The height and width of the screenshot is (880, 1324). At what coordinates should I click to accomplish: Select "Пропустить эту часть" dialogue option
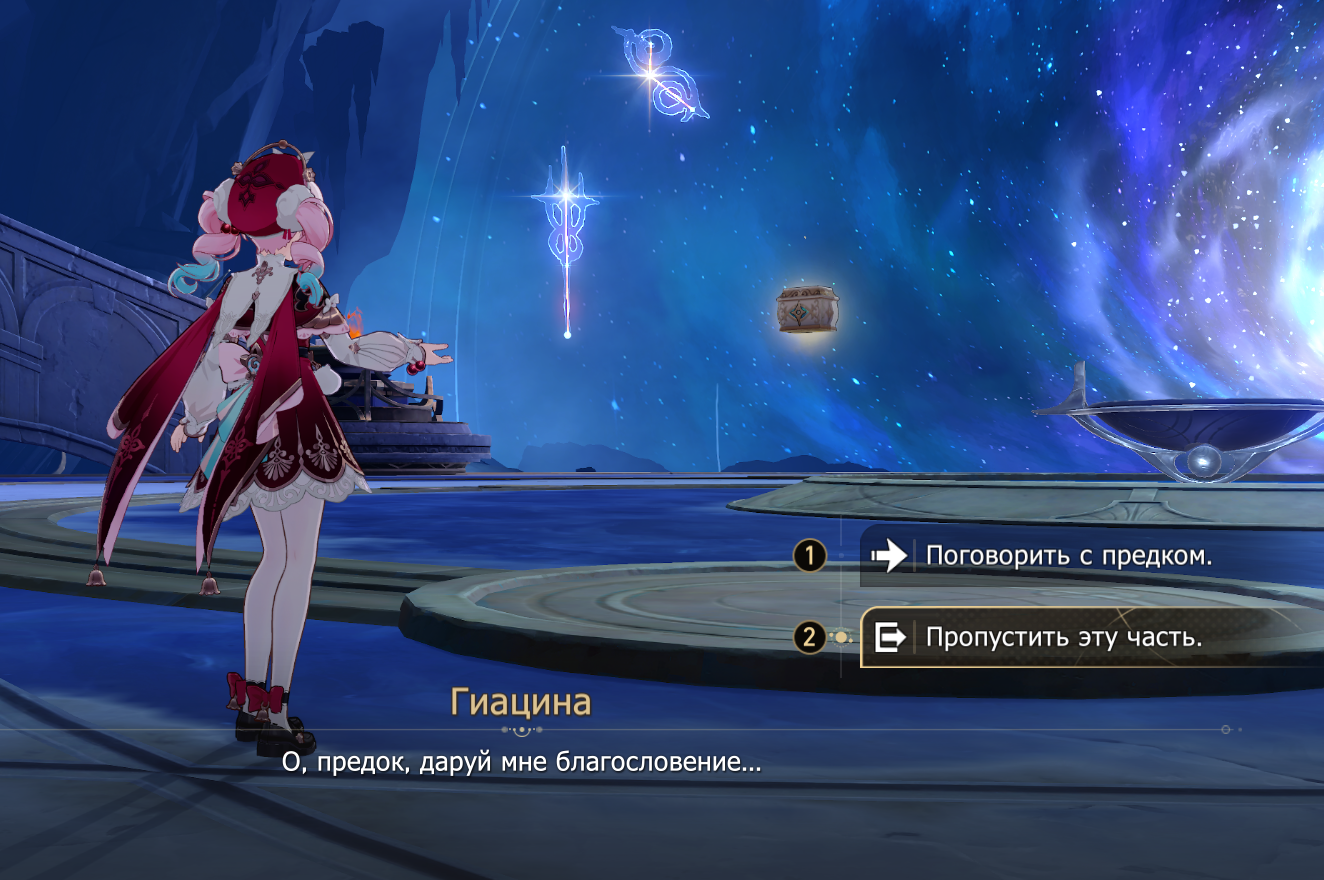point(1063,637)
